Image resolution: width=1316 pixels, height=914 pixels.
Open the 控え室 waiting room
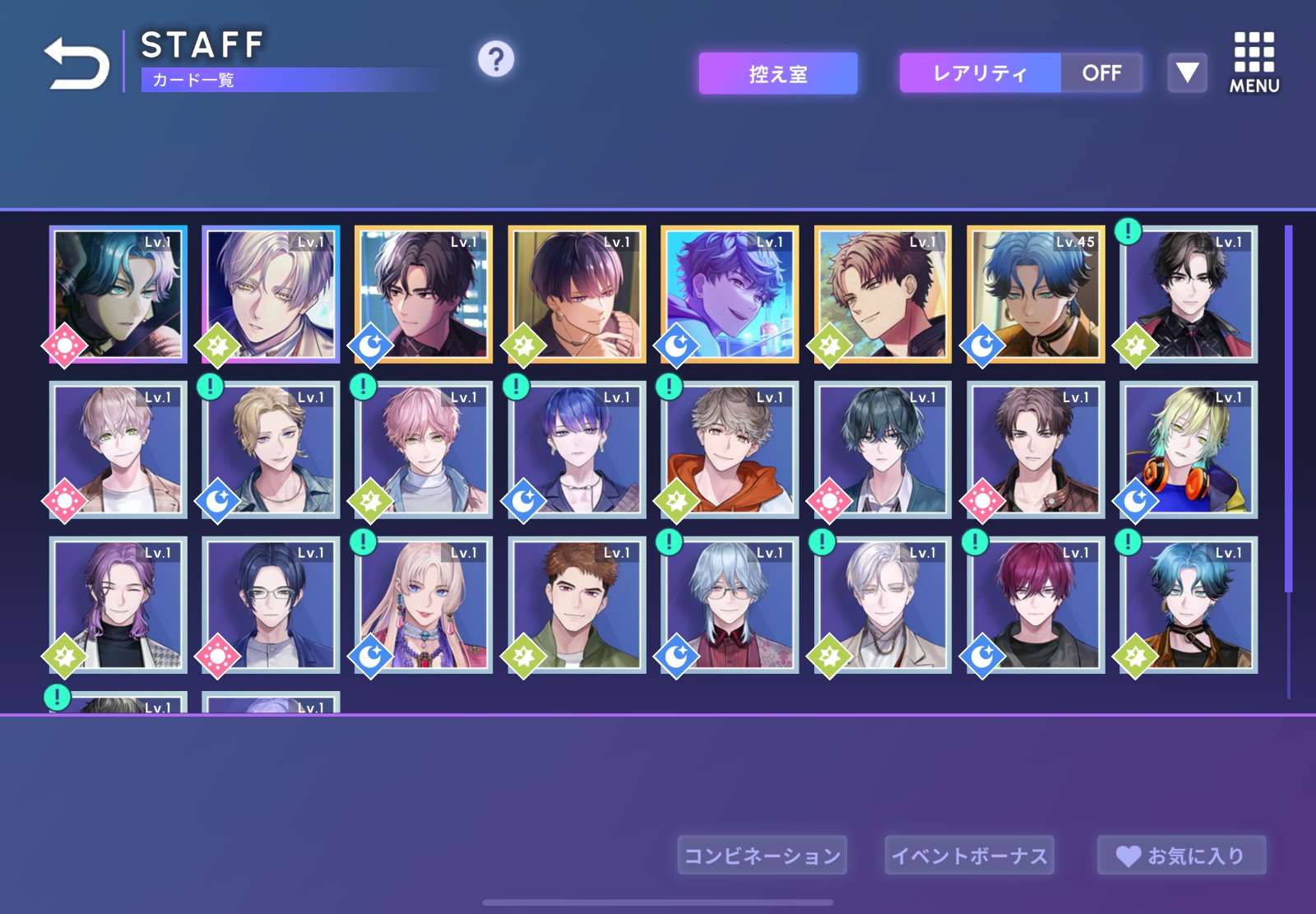click(x=778, y=74)
